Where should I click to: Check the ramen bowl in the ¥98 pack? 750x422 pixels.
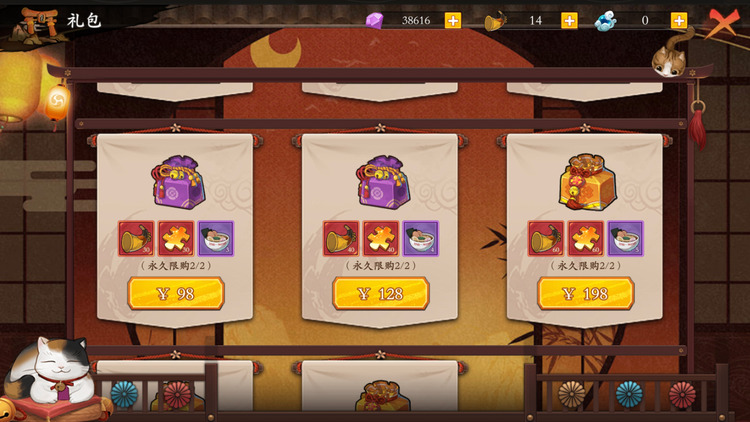[215, 239]
